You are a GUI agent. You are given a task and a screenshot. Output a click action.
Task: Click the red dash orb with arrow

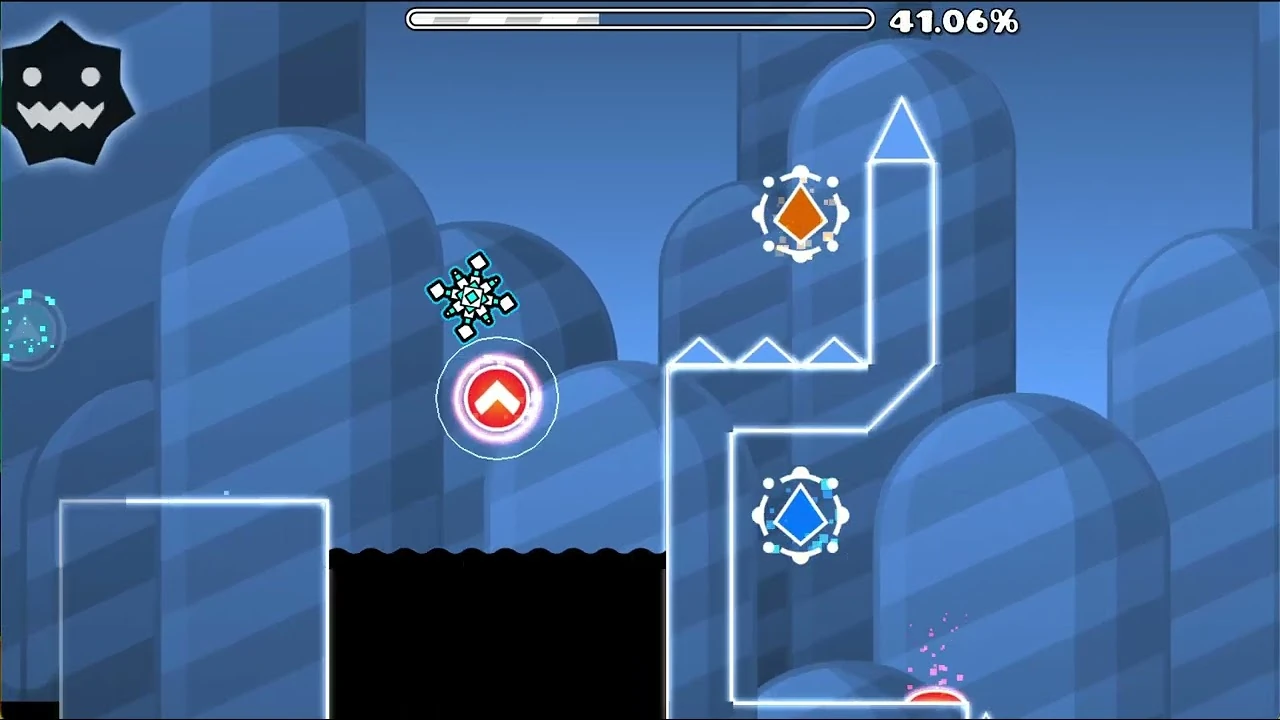497,396
